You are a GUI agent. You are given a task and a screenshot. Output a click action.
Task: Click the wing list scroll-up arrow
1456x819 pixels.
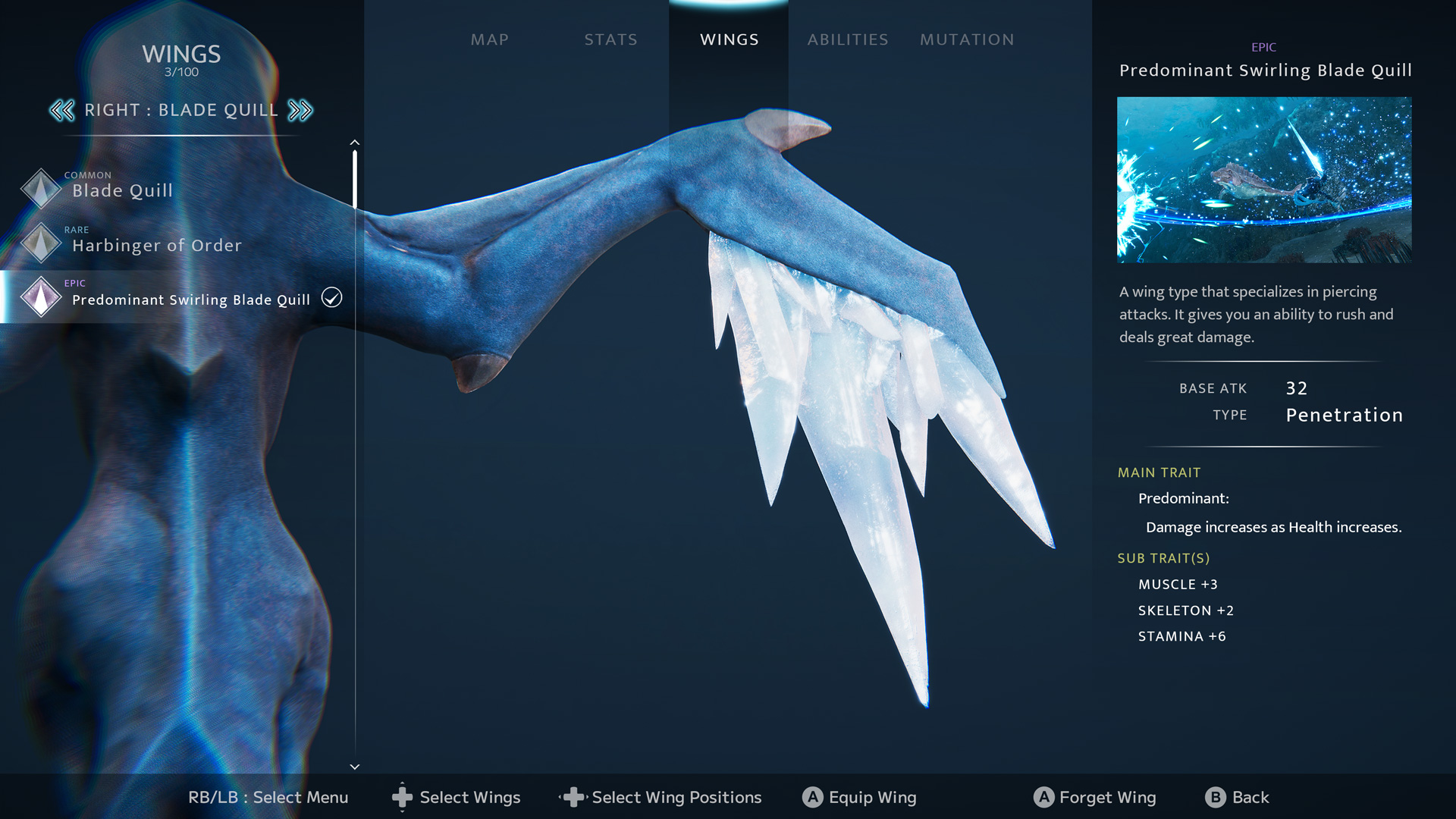pos(354,143)
